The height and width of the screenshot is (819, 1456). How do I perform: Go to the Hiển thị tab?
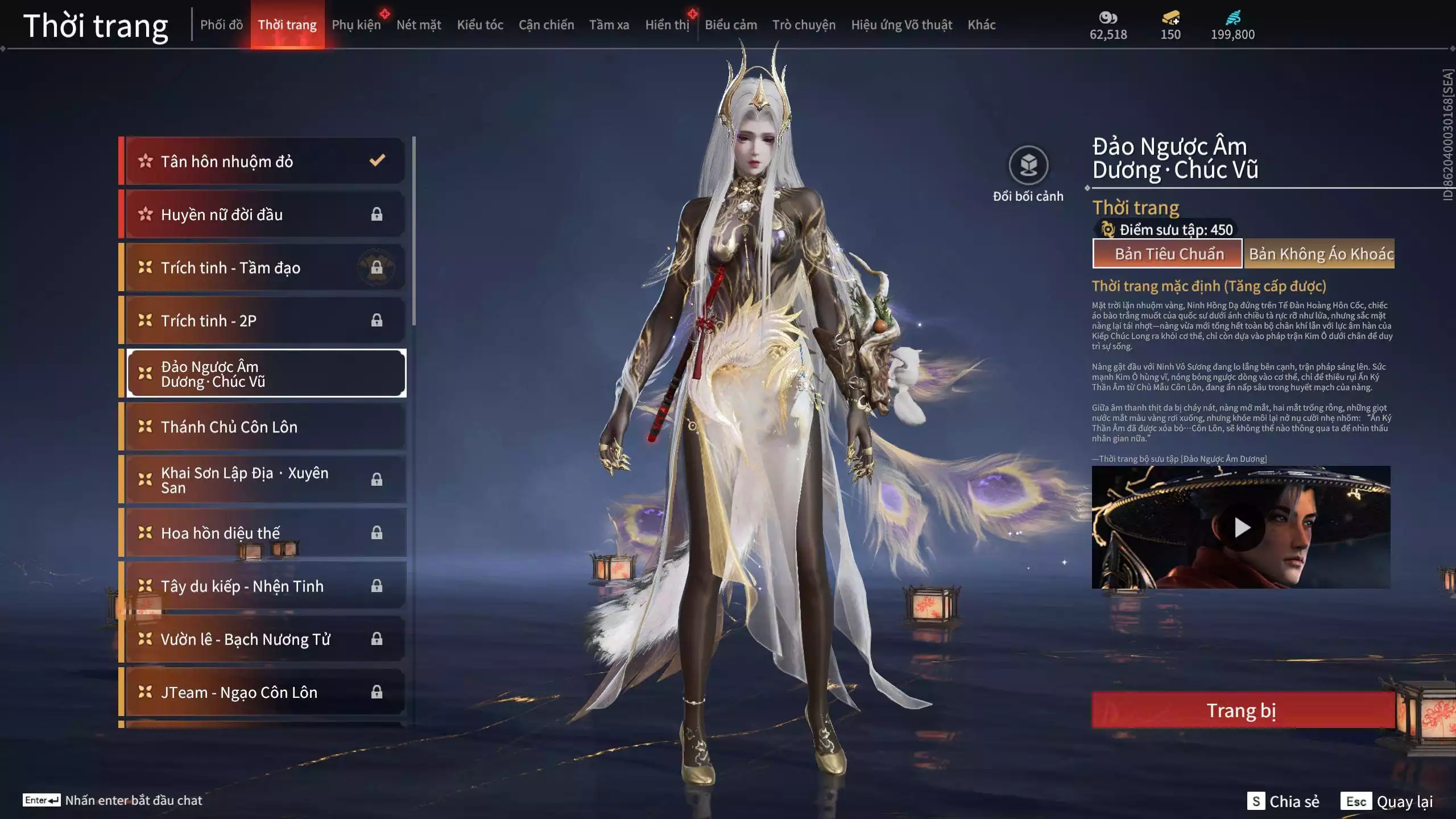pyautogui.click(x=667, y=25)
